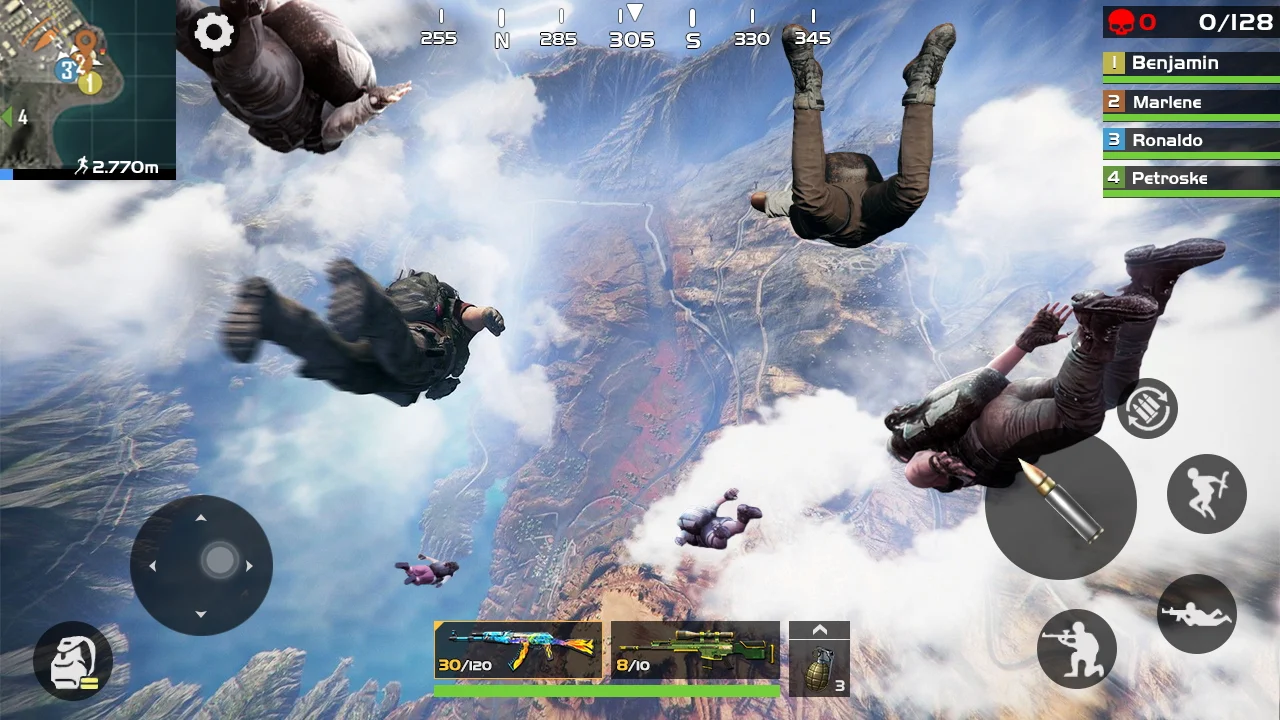The width and height of the screenshot is (1280, 720).
Task: Toggle the prone stance icon
Action: point(1196,612)
